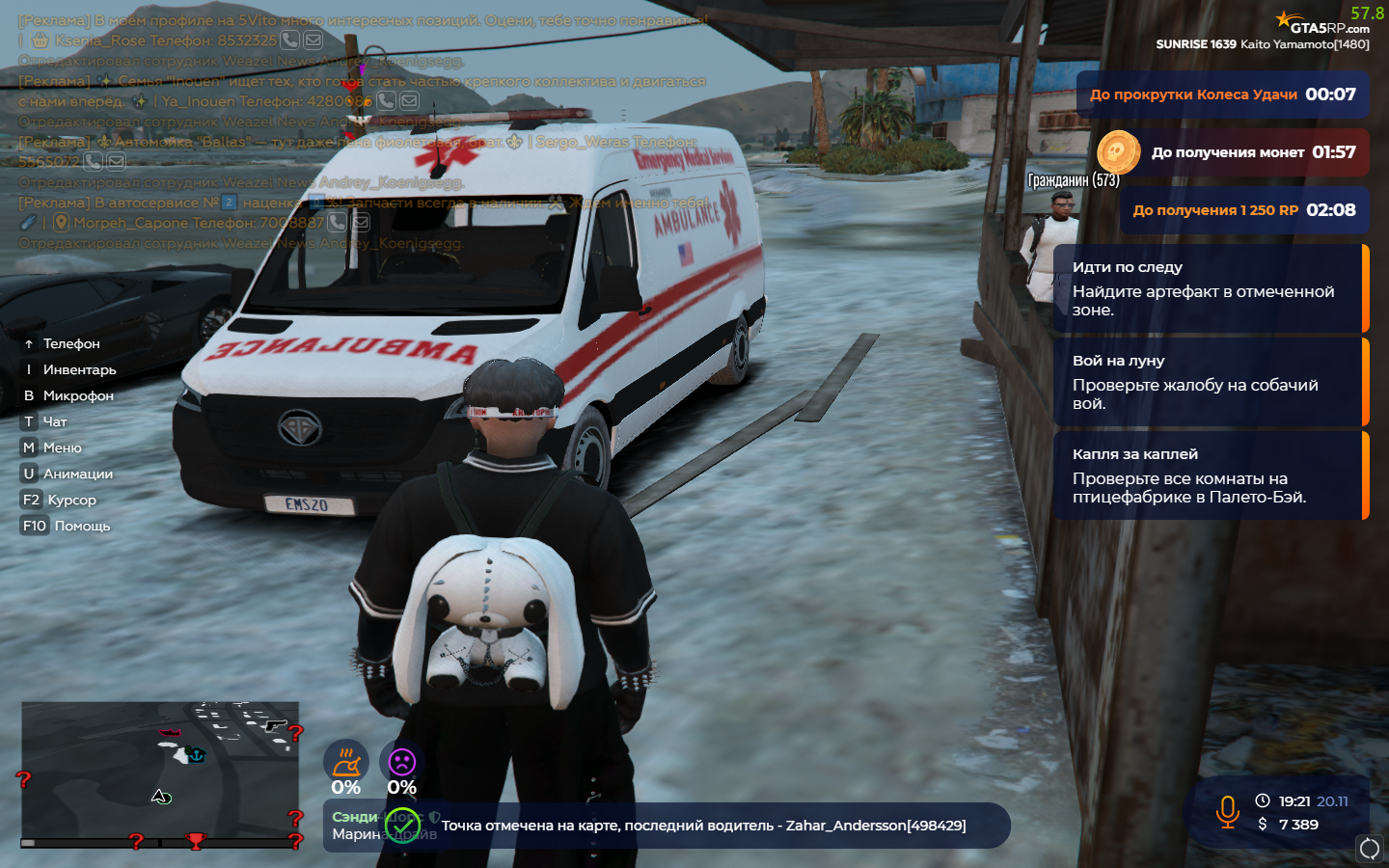Click the sad face mood icon
Image resolution: width=1389 pixels, height=868 pixels.
pyautogui.click(x=401, y=762)
